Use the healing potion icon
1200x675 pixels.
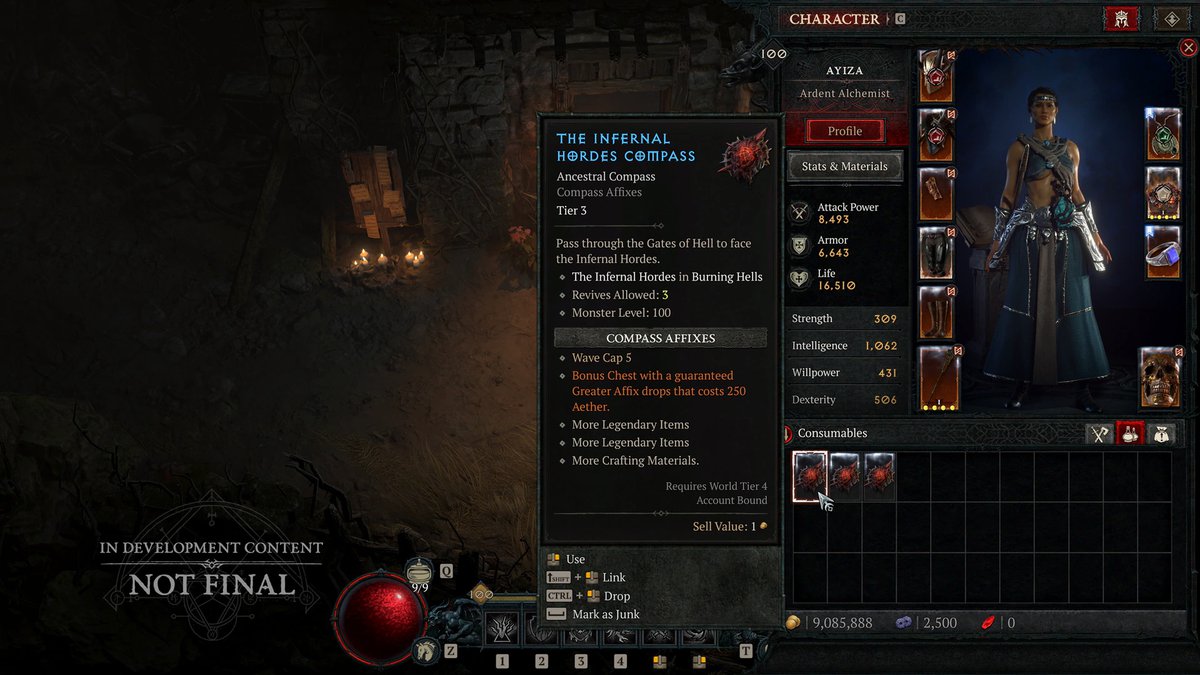(420, 572)
